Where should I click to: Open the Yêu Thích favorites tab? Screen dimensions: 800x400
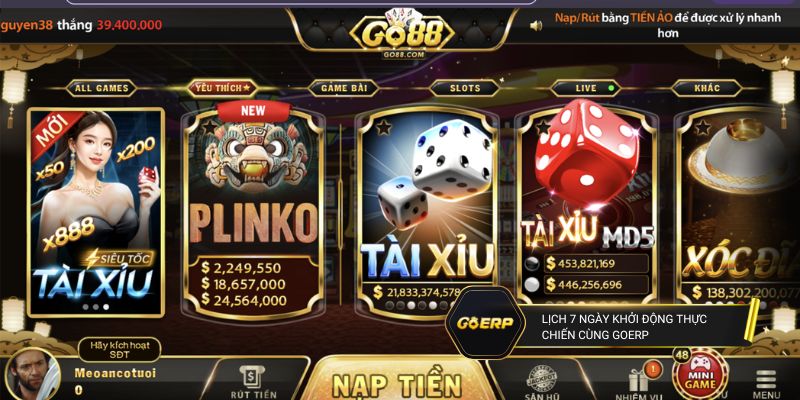click(223, 88)
